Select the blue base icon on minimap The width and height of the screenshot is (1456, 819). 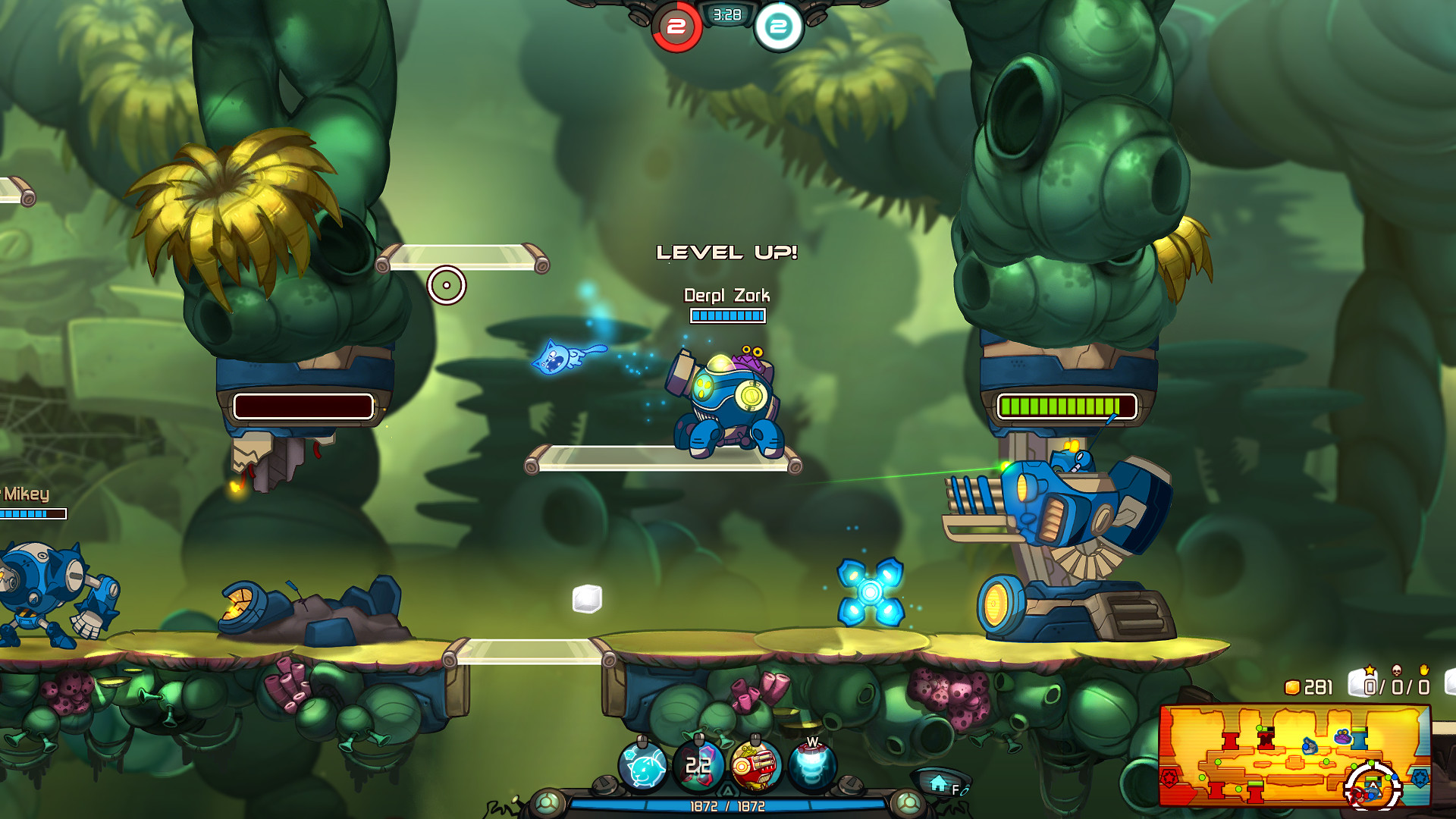(1420, 779)
